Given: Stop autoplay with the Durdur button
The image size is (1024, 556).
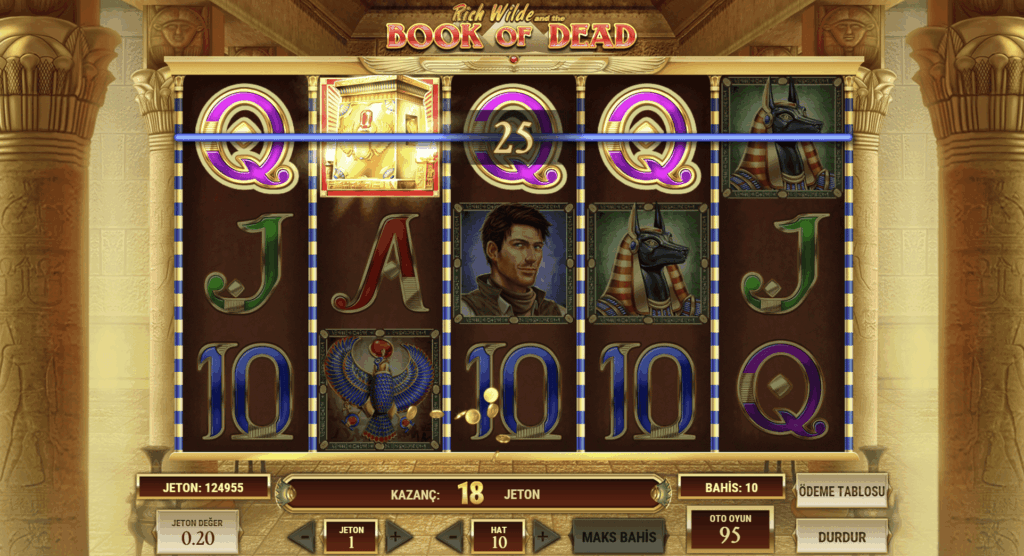Looking at the screenshot, I should click(x=842, y=537).
